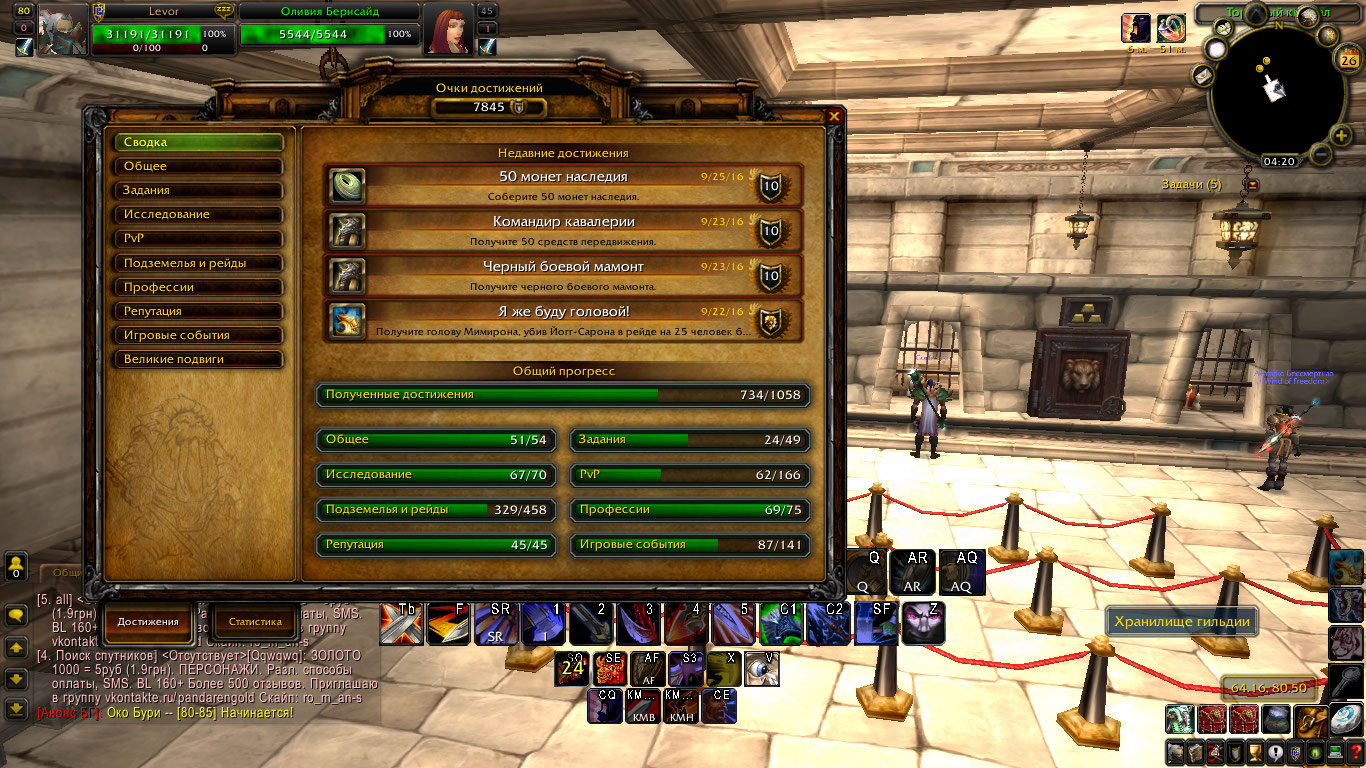Click the Я же буду головой! achievement
The height and width of the screenshot is (768, 1366).
pyautogui.click(x=563, y=320)
